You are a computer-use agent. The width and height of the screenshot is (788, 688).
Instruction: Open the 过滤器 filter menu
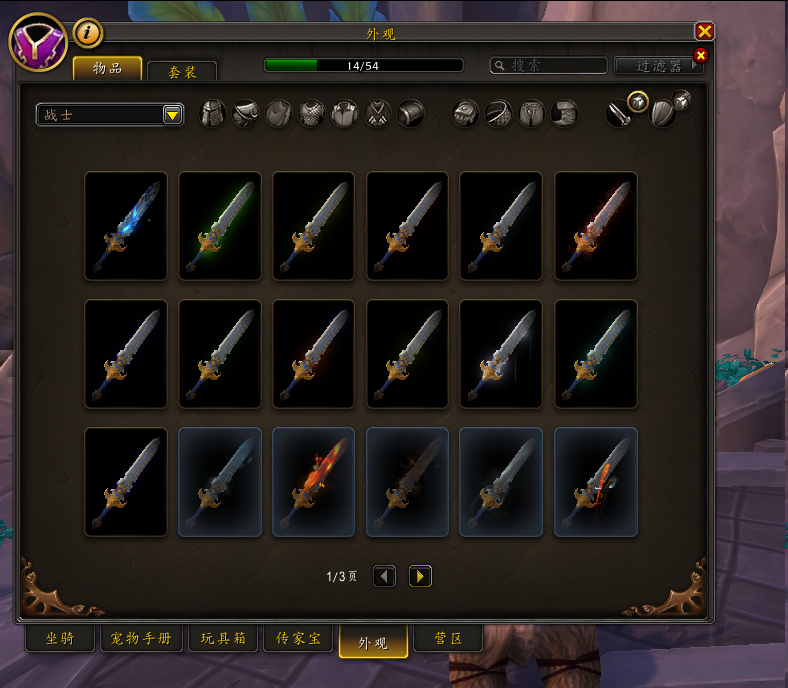[x=659, y=66]
